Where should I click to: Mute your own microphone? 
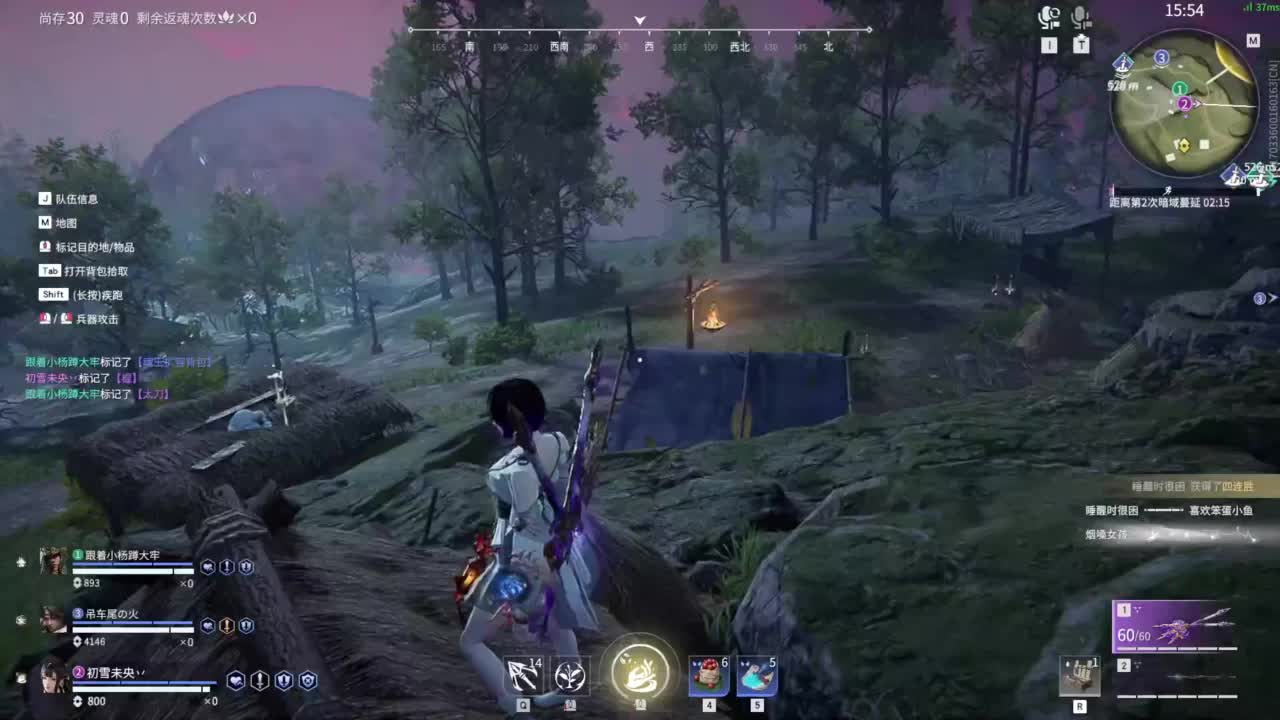pyautogui.click(x=1079, y=17)
